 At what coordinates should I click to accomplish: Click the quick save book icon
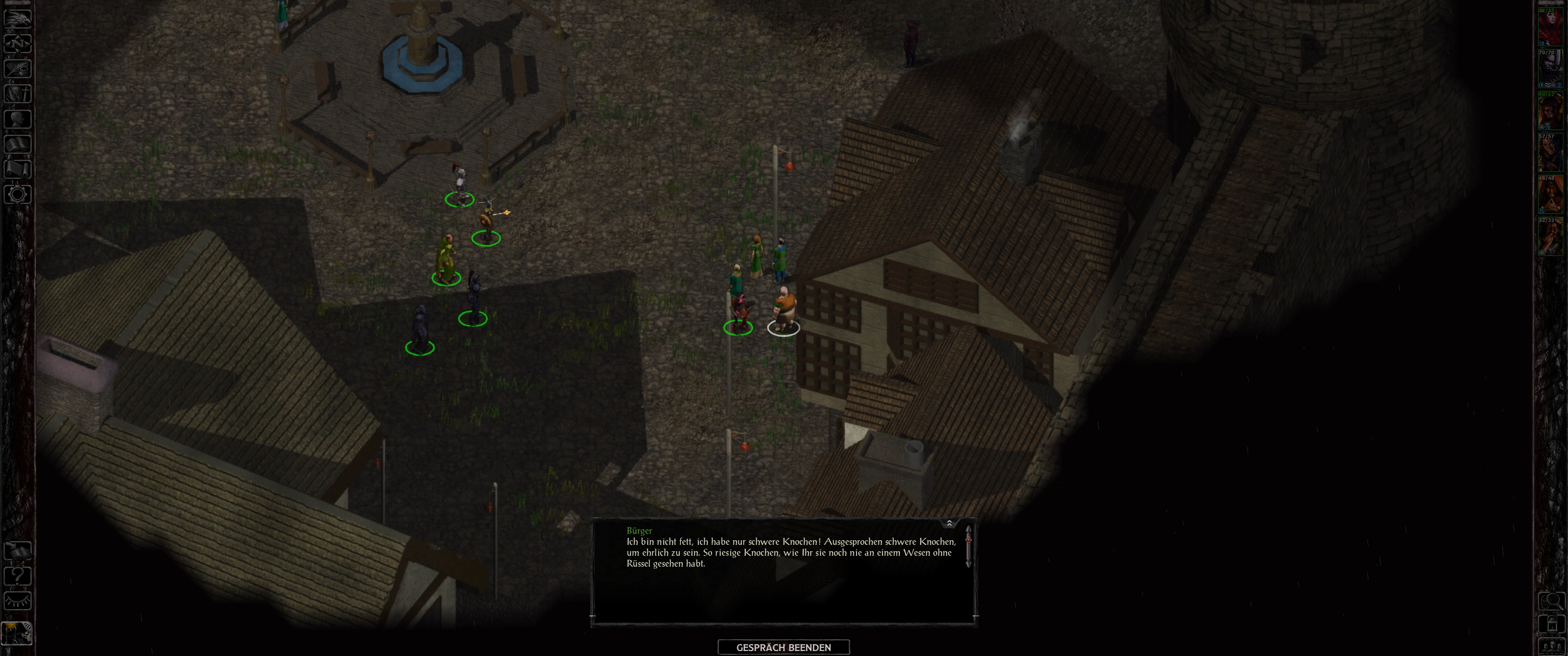click(x=17, y=551)
